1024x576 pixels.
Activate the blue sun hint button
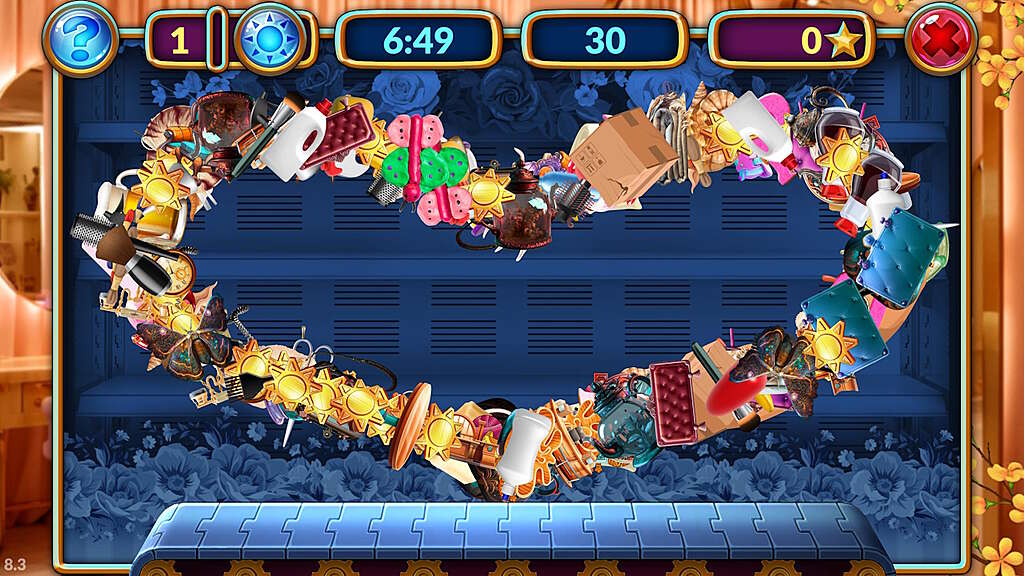270,40
